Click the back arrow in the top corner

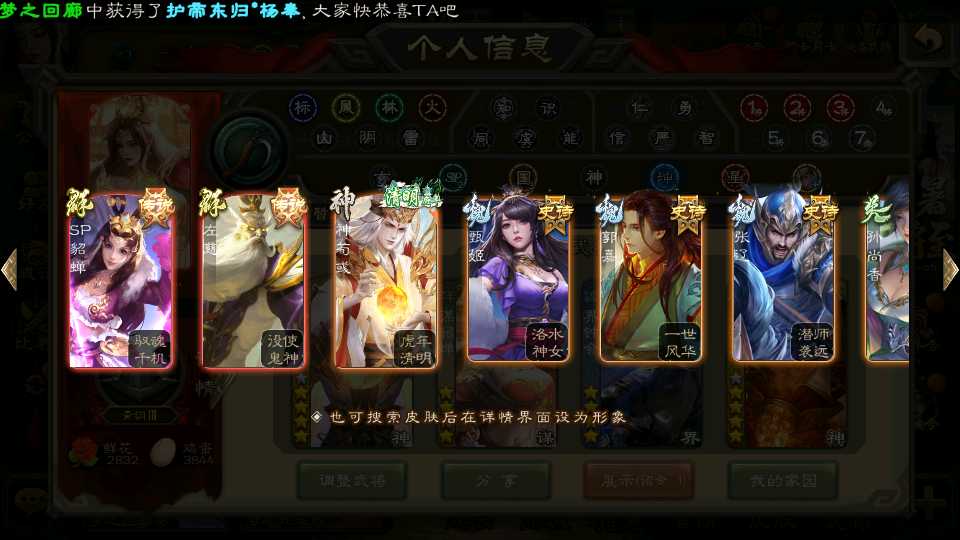pos(928,42)
